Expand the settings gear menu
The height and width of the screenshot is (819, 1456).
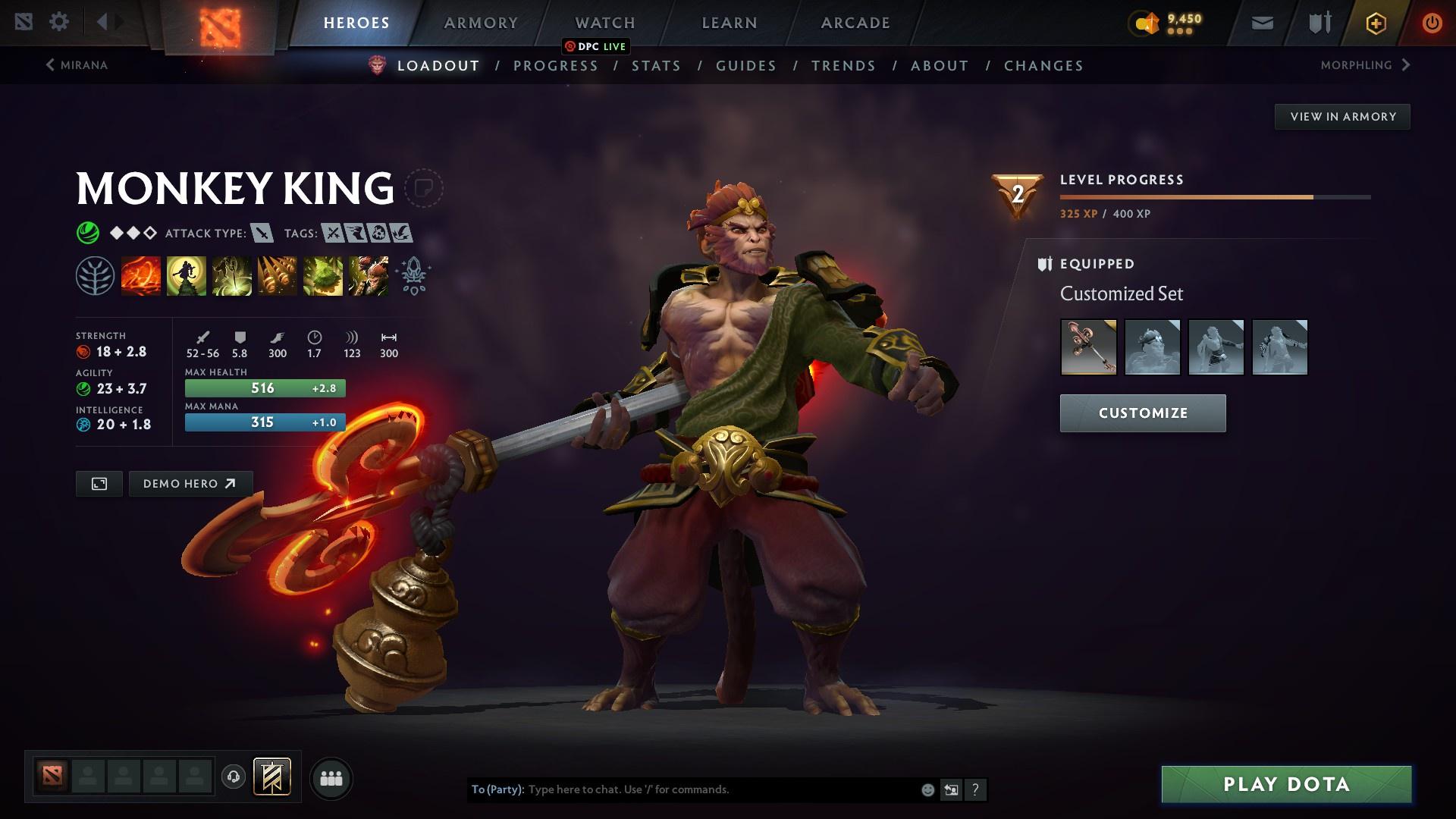point(60,22)
